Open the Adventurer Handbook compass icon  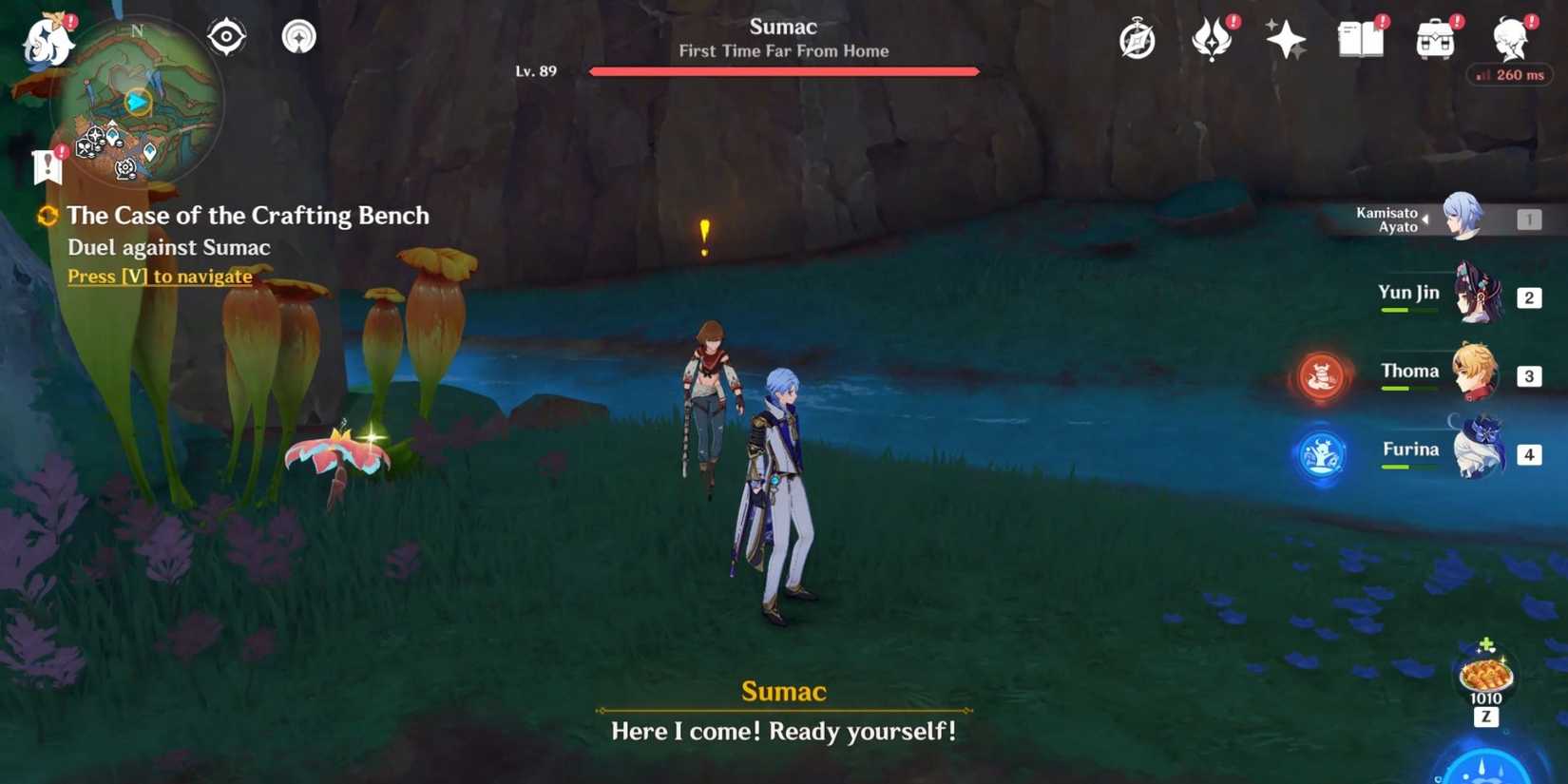pos(1138,38)
